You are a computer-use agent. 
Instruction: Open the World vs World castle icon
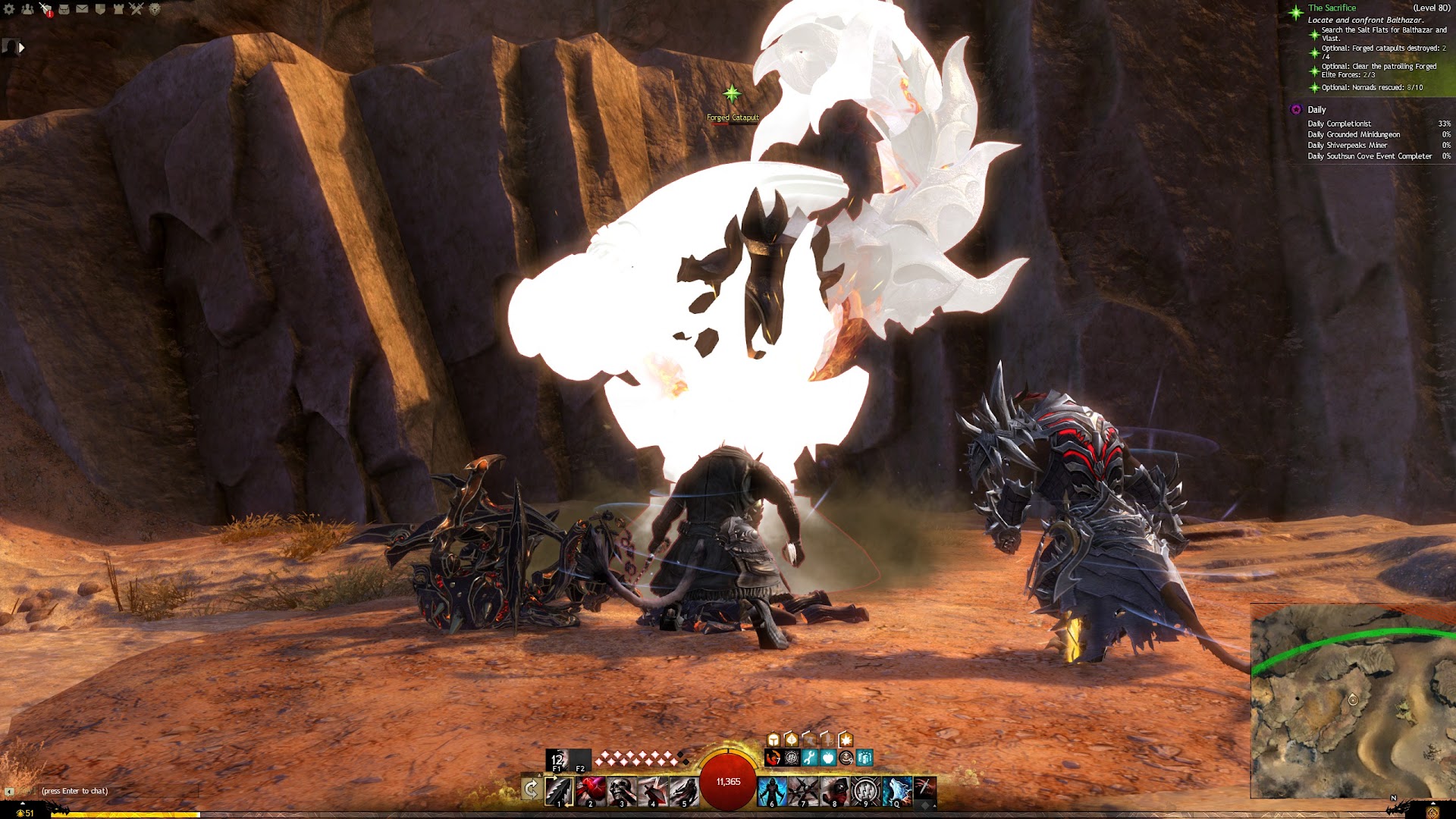(118, 9)
